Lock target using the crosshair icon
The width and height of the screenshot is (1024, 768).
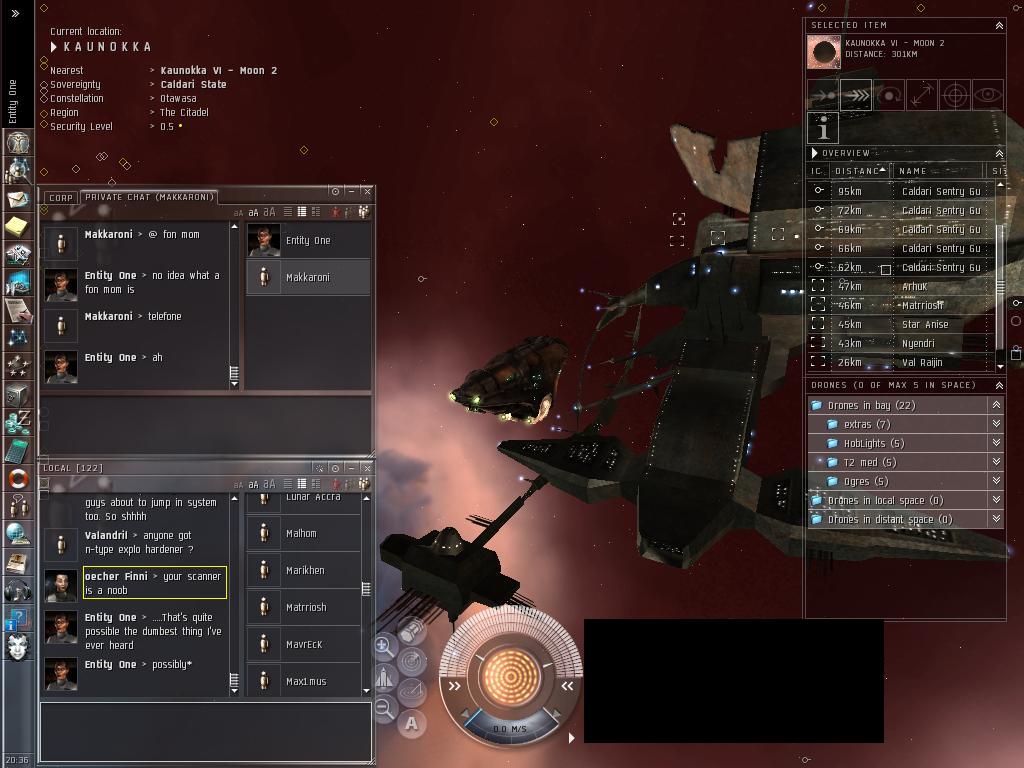955,95
